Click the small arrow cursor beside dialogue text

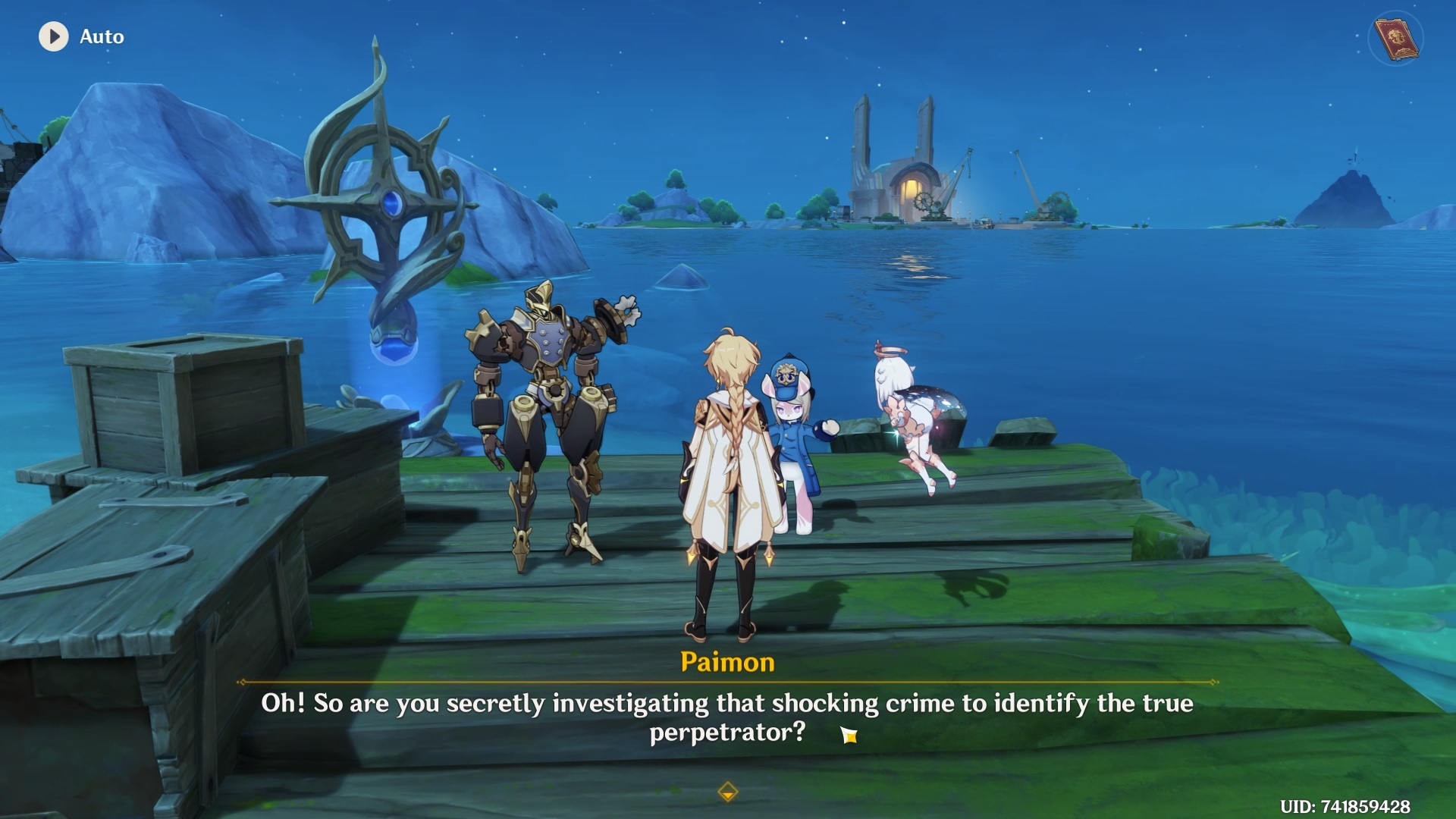tap(849, 736)
